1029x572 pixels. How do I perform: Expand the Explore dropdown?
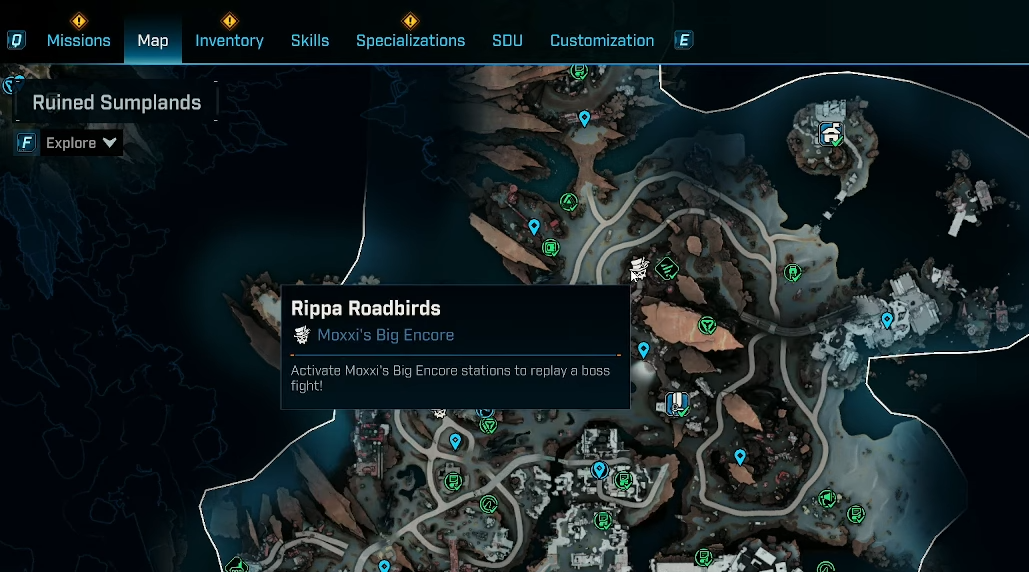coord(82,143)
